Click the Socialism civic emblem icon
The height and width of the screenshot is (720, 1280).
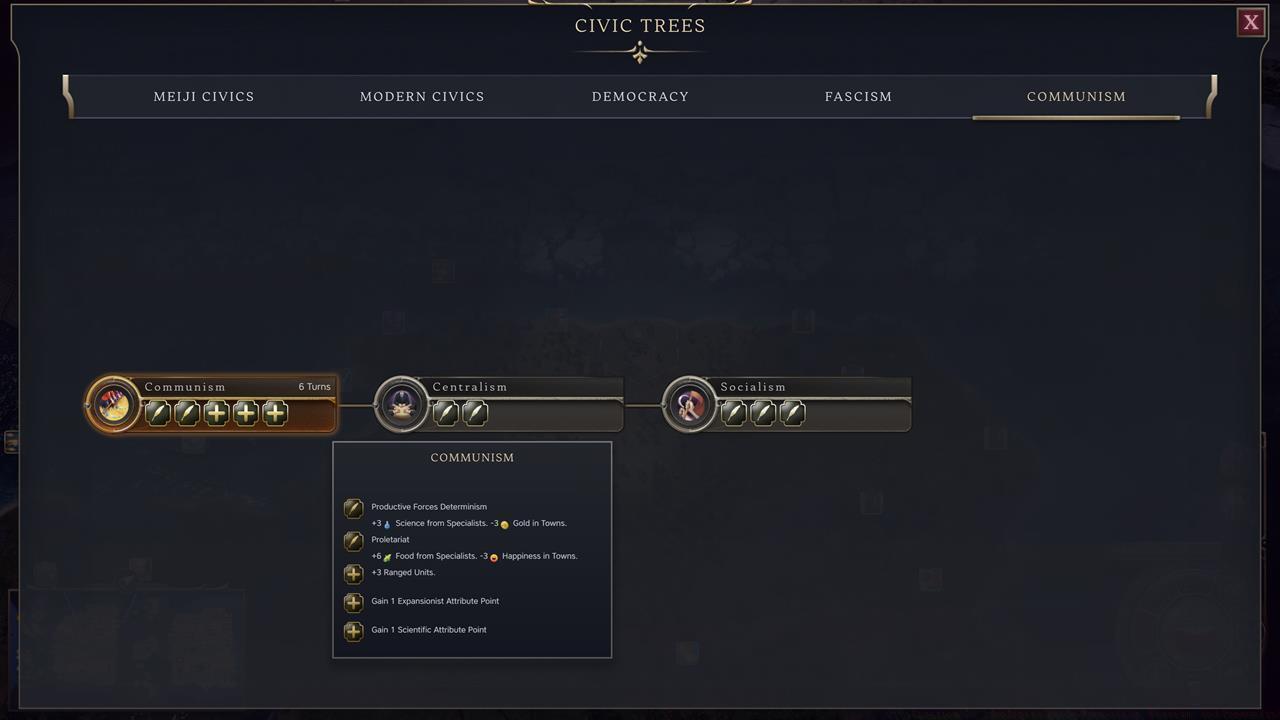point(690,404)
